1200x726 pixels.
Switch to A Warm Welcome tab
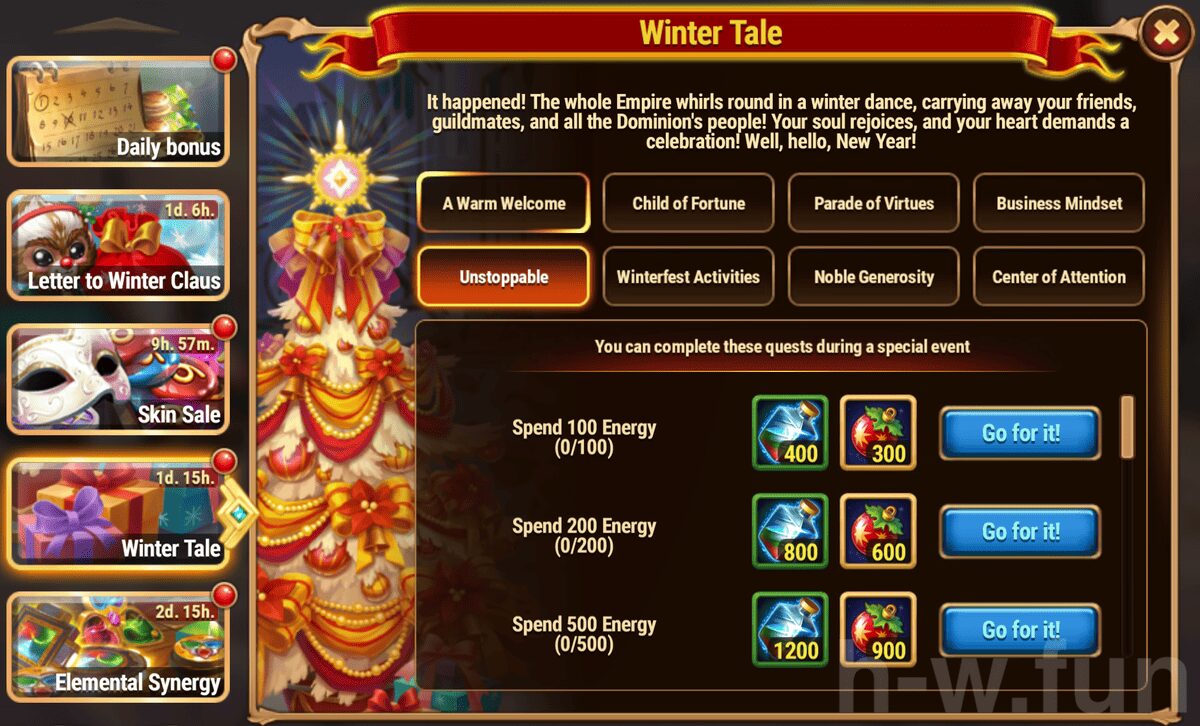click(504, 203)
